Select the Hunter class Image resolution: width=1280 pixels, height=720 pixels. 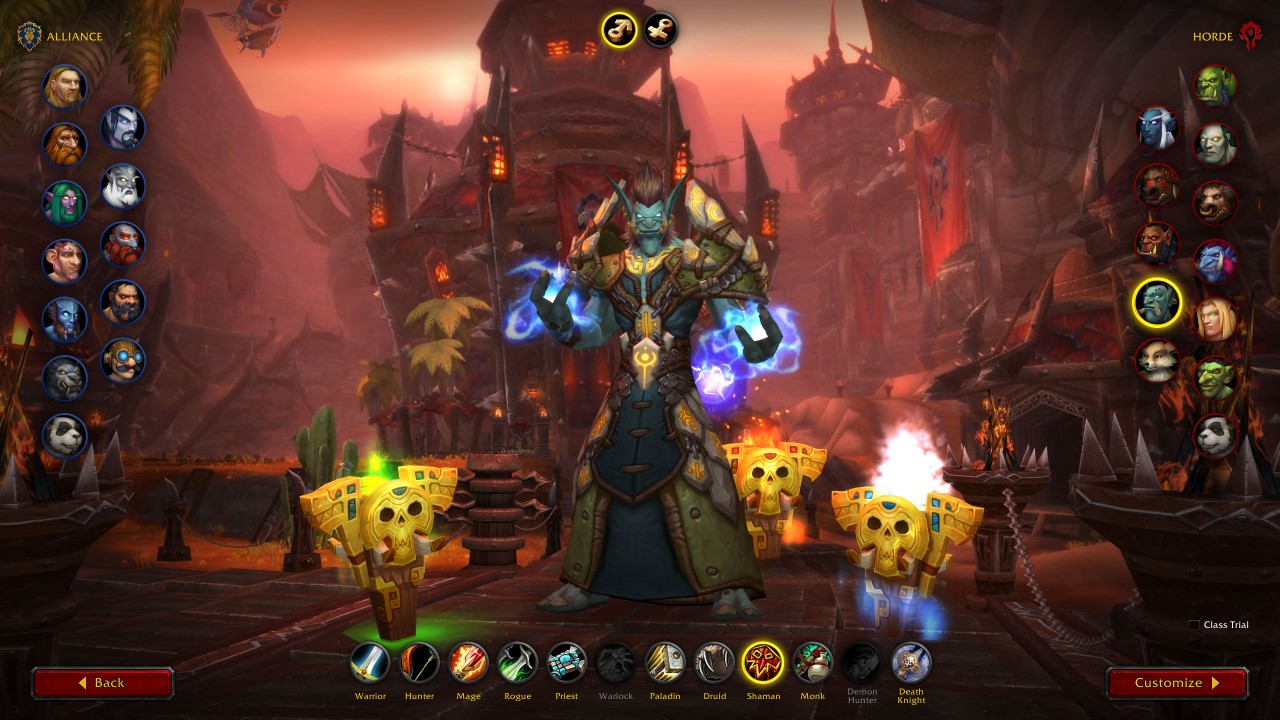point(420,662)
